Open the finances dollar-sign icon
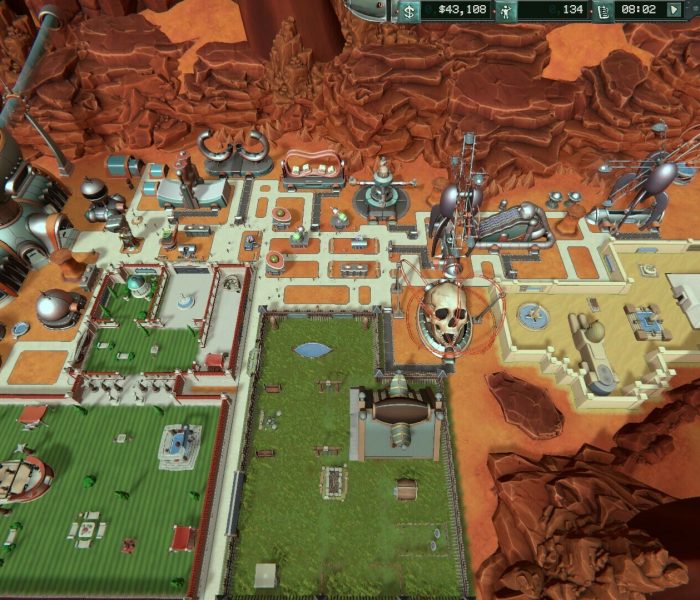The width and height of the screenshot is (700, 600). coord(409,11)
